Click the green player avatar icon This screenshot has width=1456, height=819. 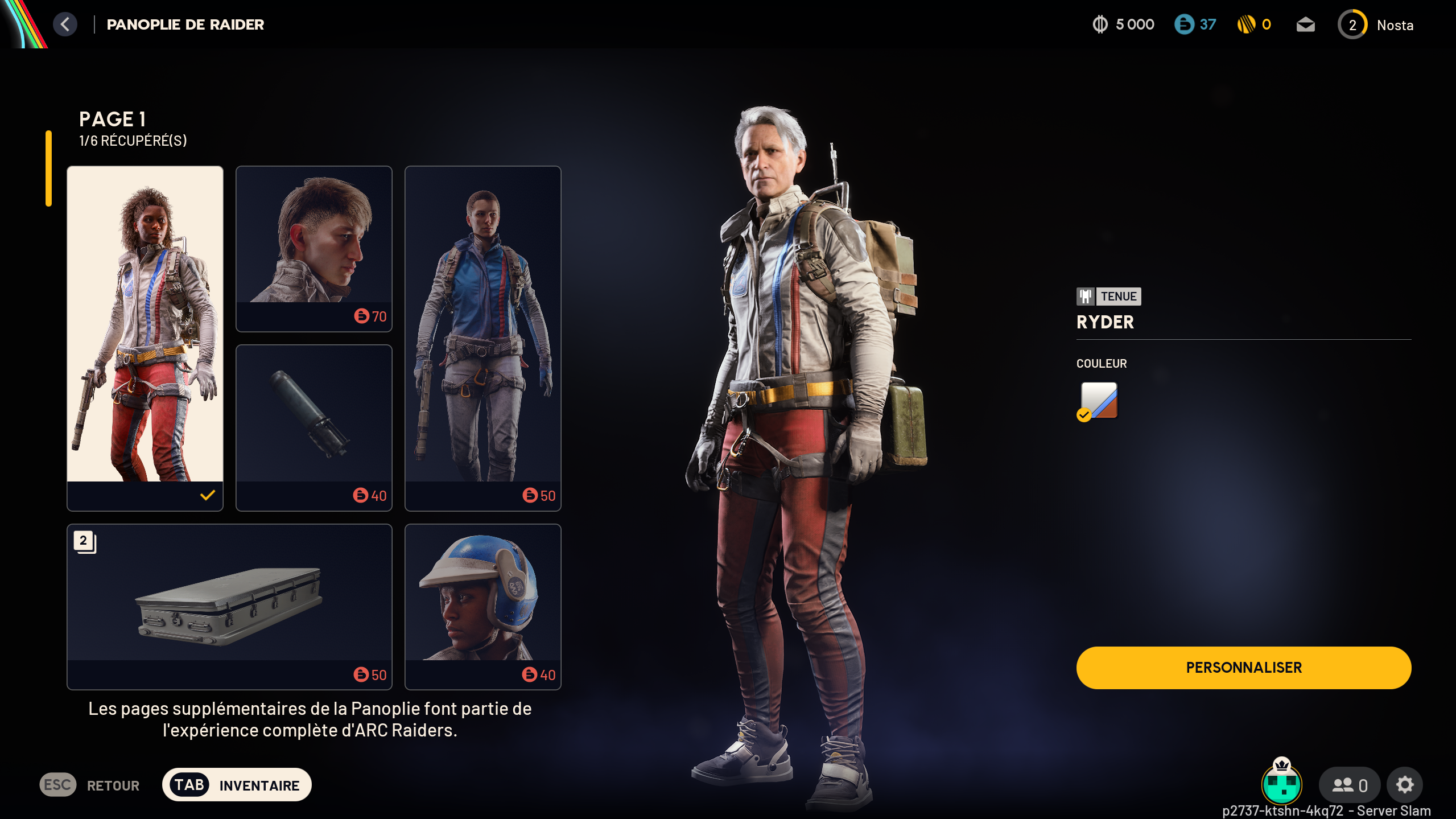coord(1281,784)
